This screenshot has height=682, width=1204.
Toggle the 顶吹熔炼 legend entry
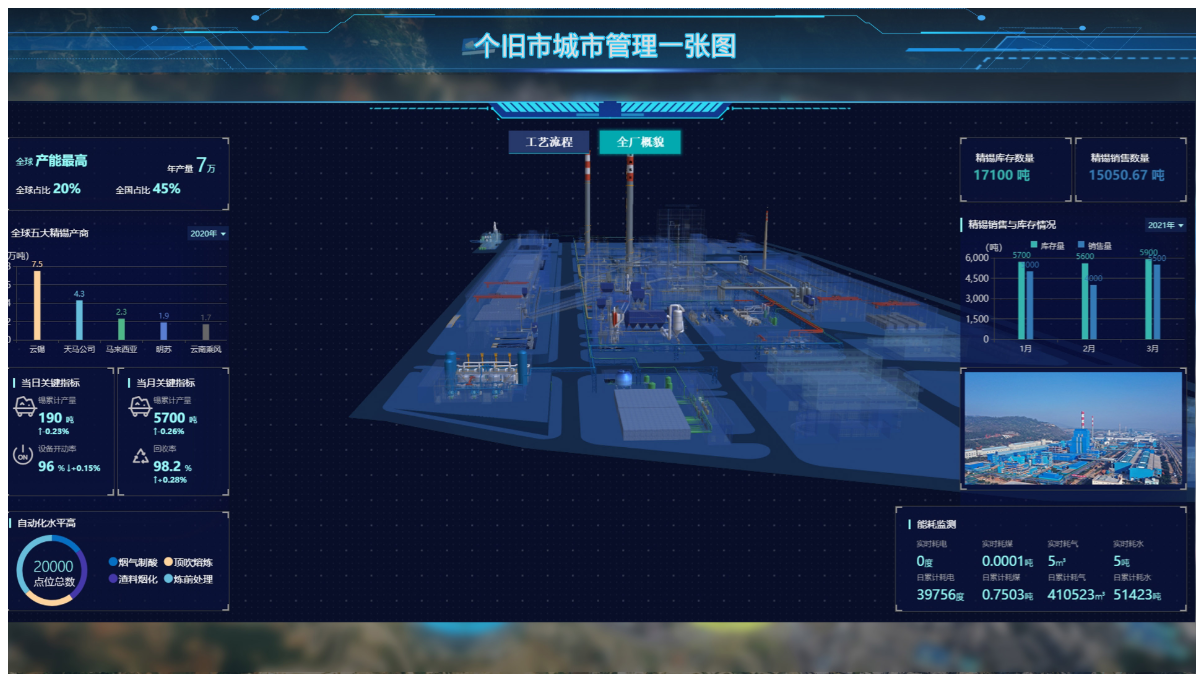click(188, 563)
